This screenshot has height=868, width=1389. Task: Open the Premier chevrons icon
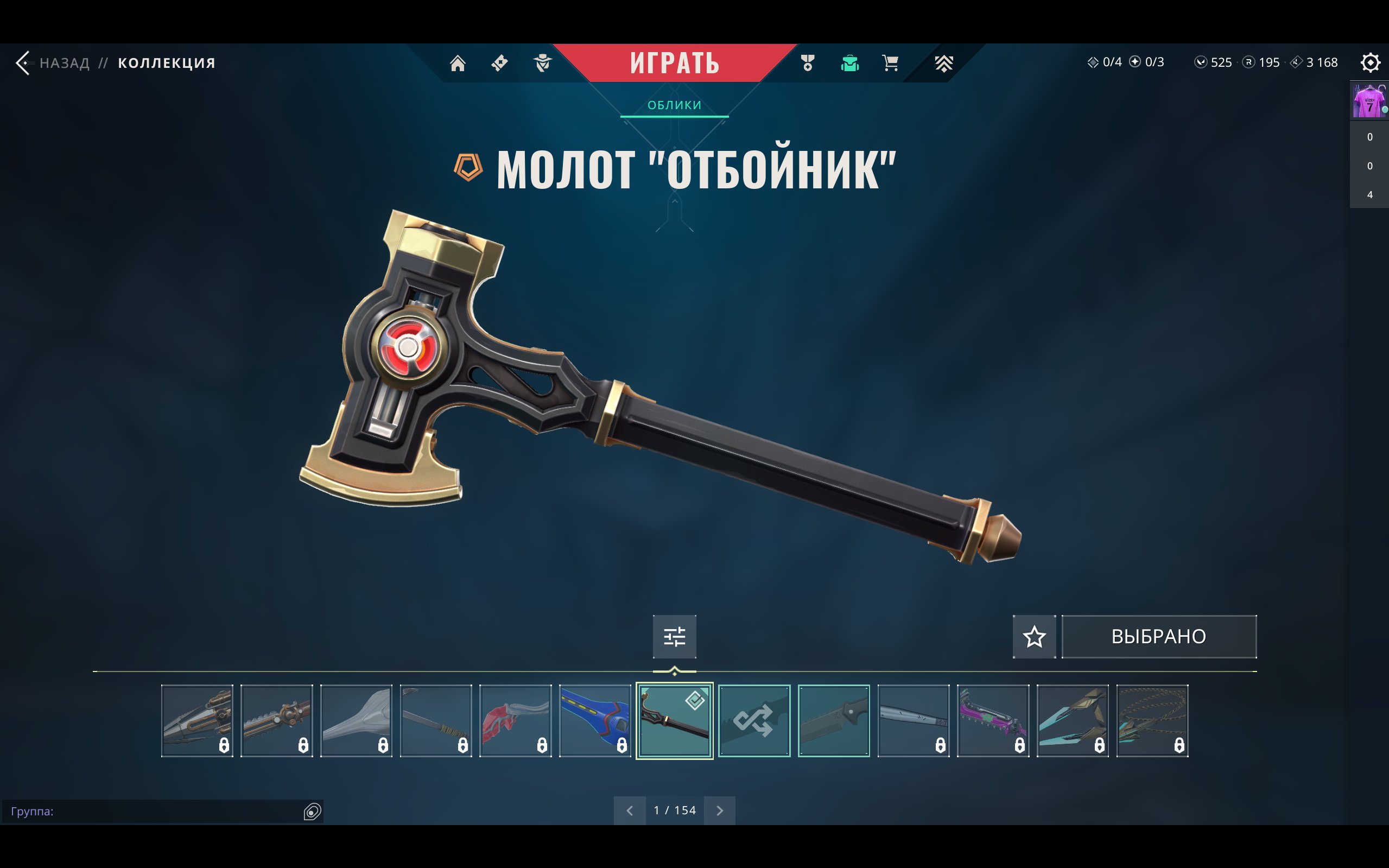click(943, 62)
